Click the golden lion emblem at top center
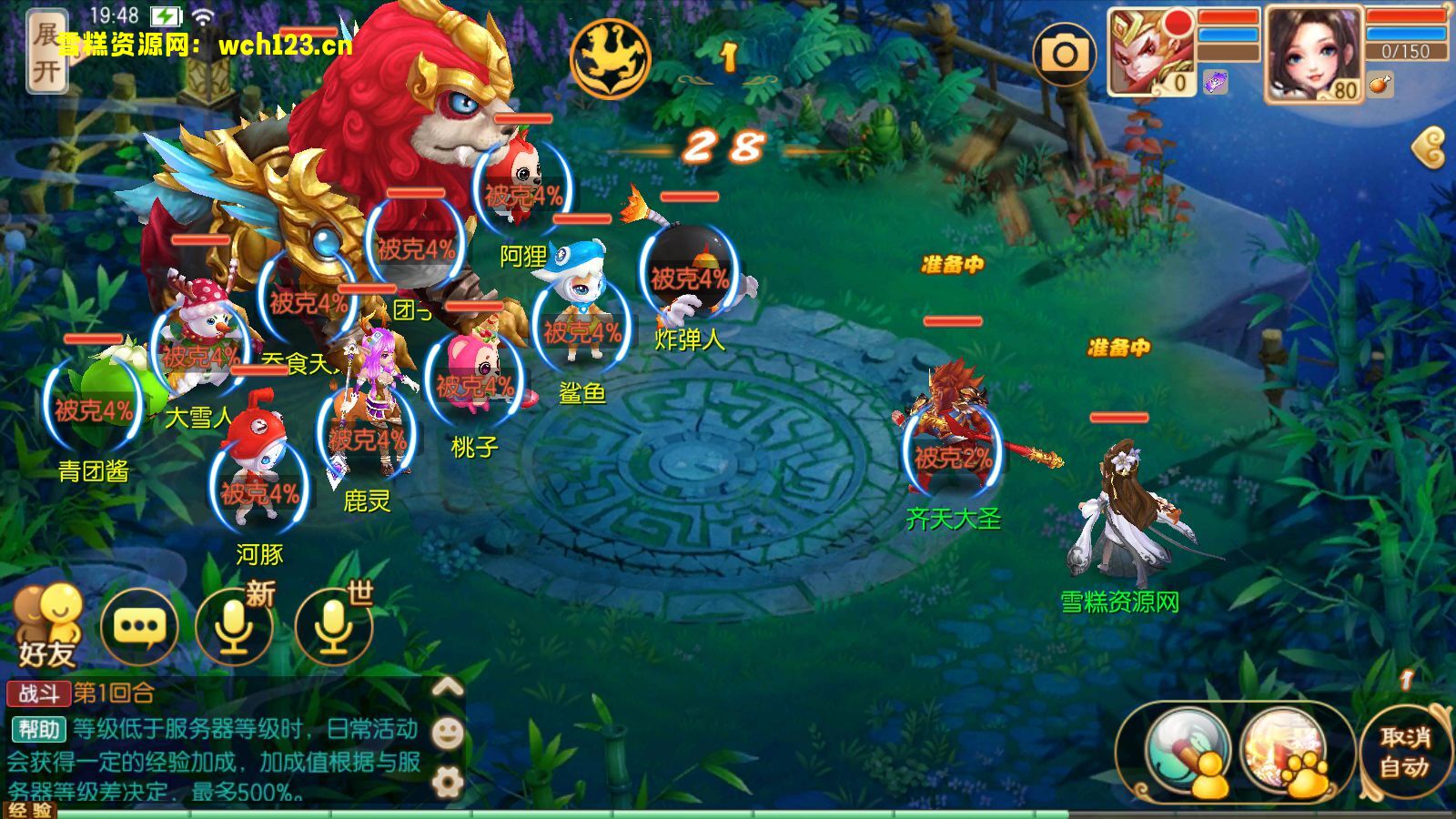 (612, 57)
